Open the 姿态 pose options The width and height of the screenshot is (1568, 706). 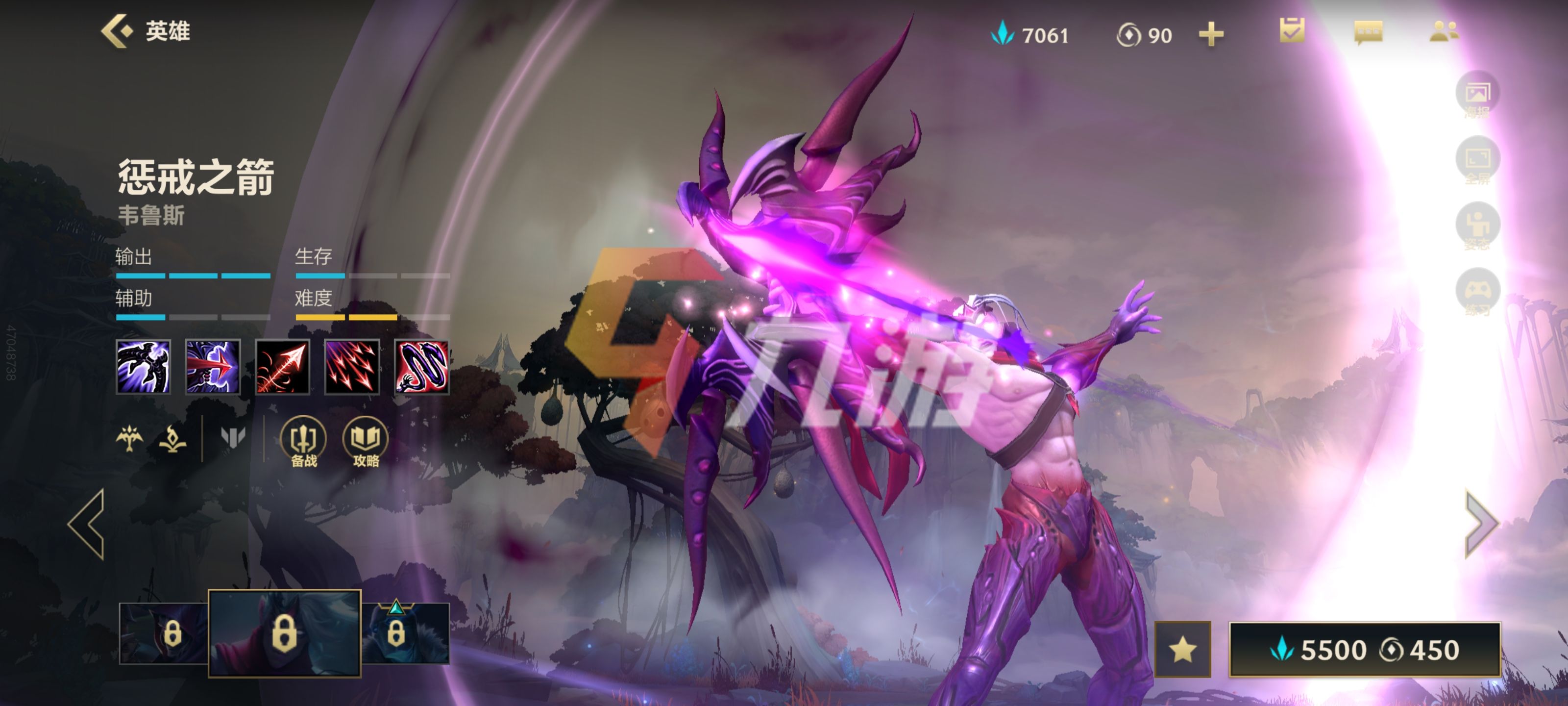tap(1477, 227)
